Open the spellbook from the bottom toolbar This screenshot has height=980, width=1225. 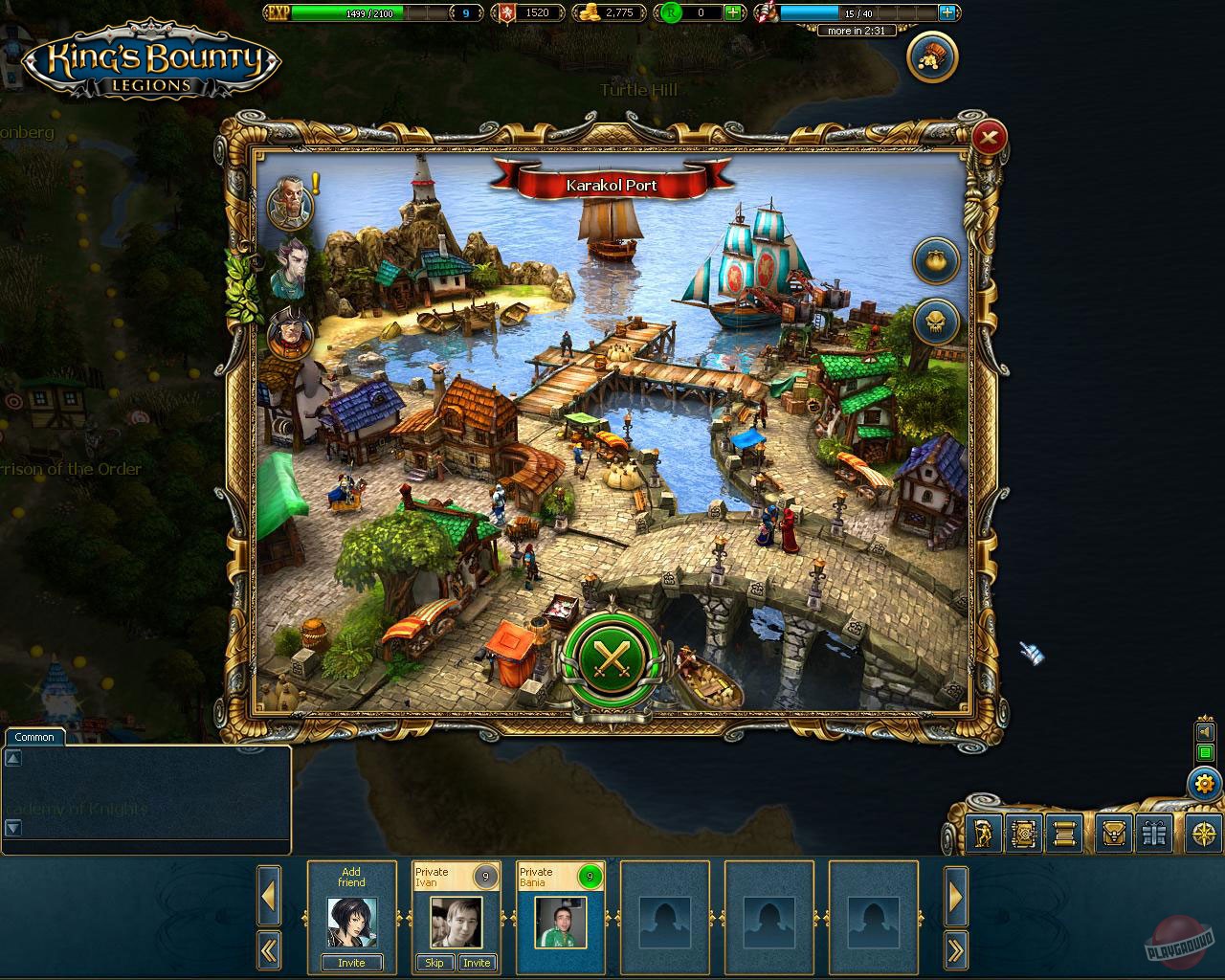[x=1024, y=835]
